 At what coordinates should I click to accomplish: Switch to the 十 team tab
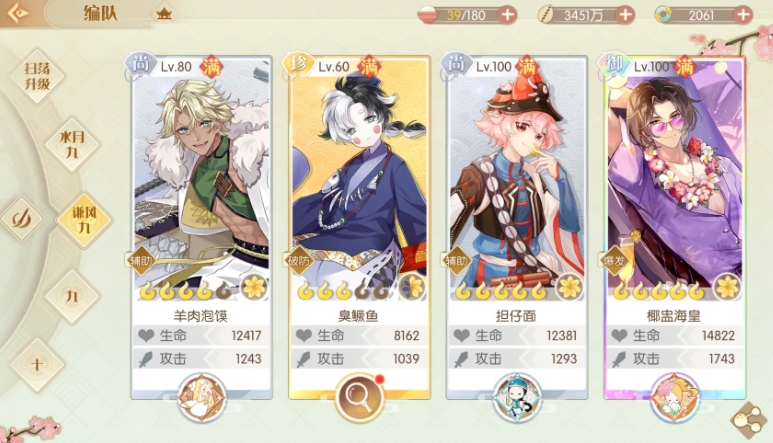[x=36, y=364]
